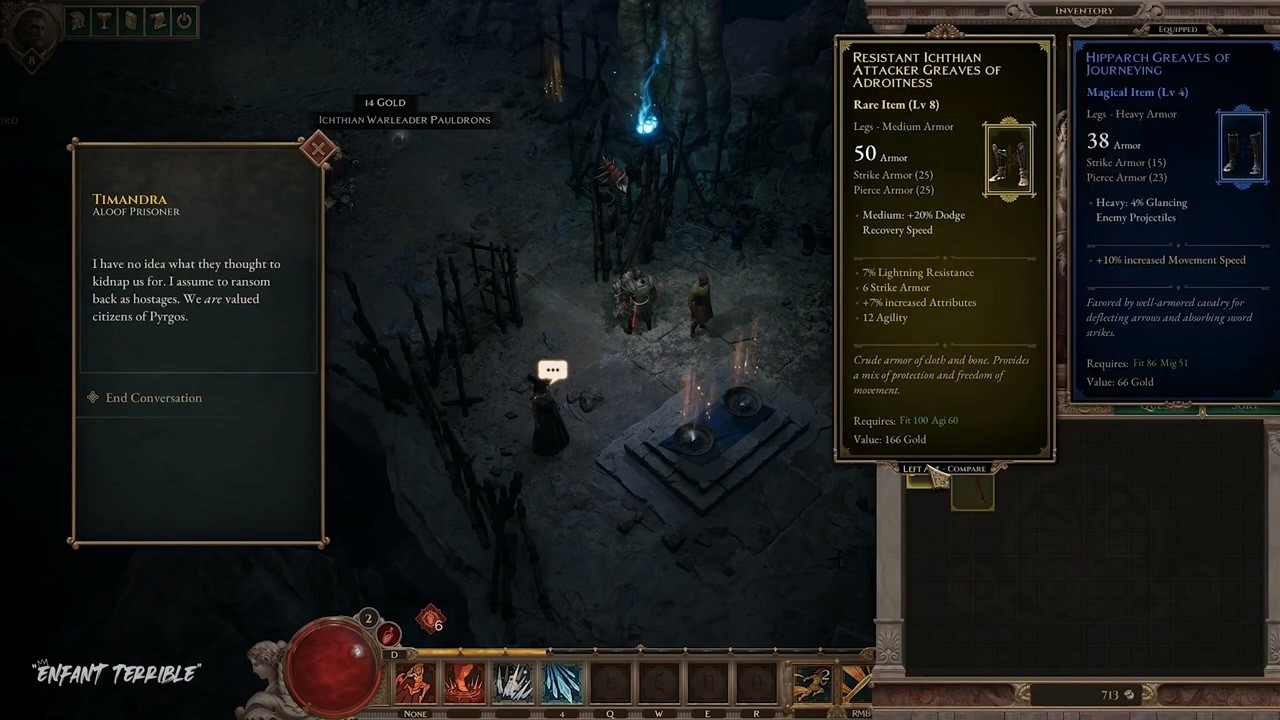Activate the red running figure skill
The image size is (1280, 720).
click(x=414, y=684)
